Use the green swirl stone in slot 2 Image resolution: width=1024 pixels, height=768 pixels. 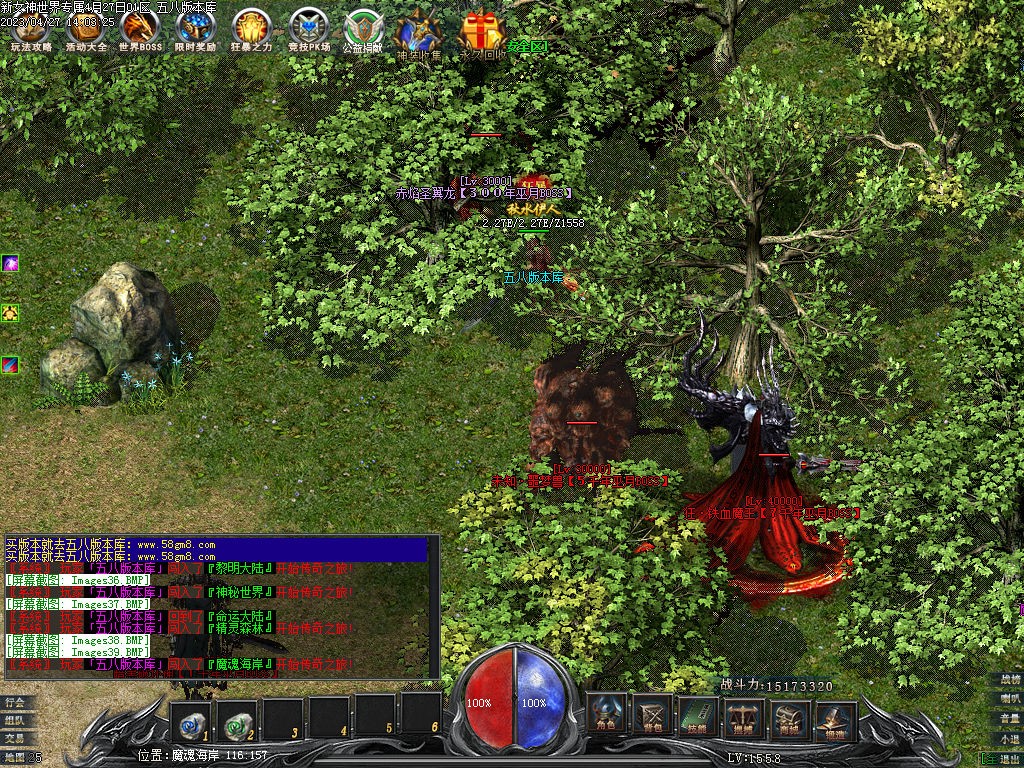pos(238,719)
